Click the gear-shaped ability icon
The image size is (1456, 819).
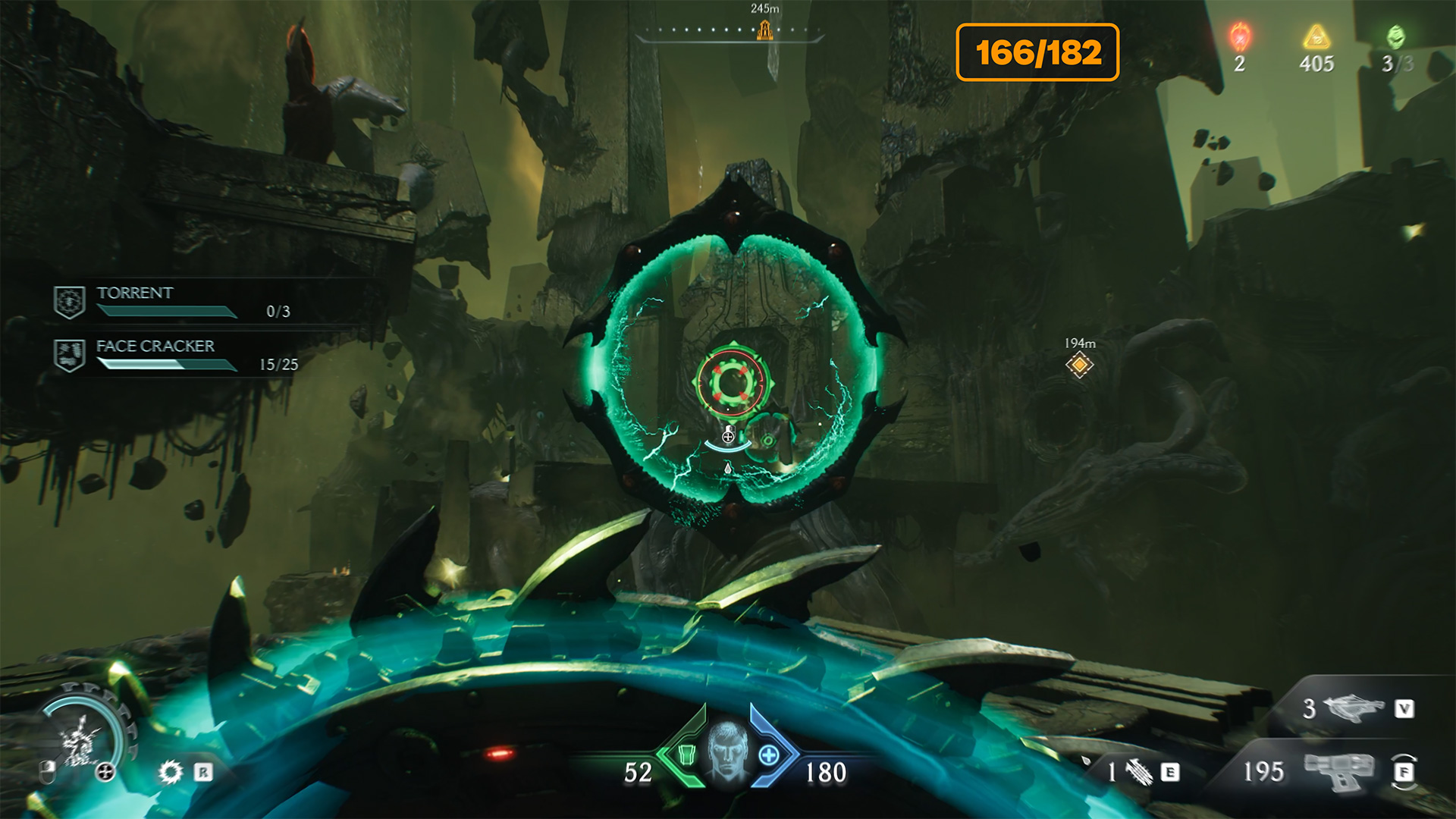(171, 772)
